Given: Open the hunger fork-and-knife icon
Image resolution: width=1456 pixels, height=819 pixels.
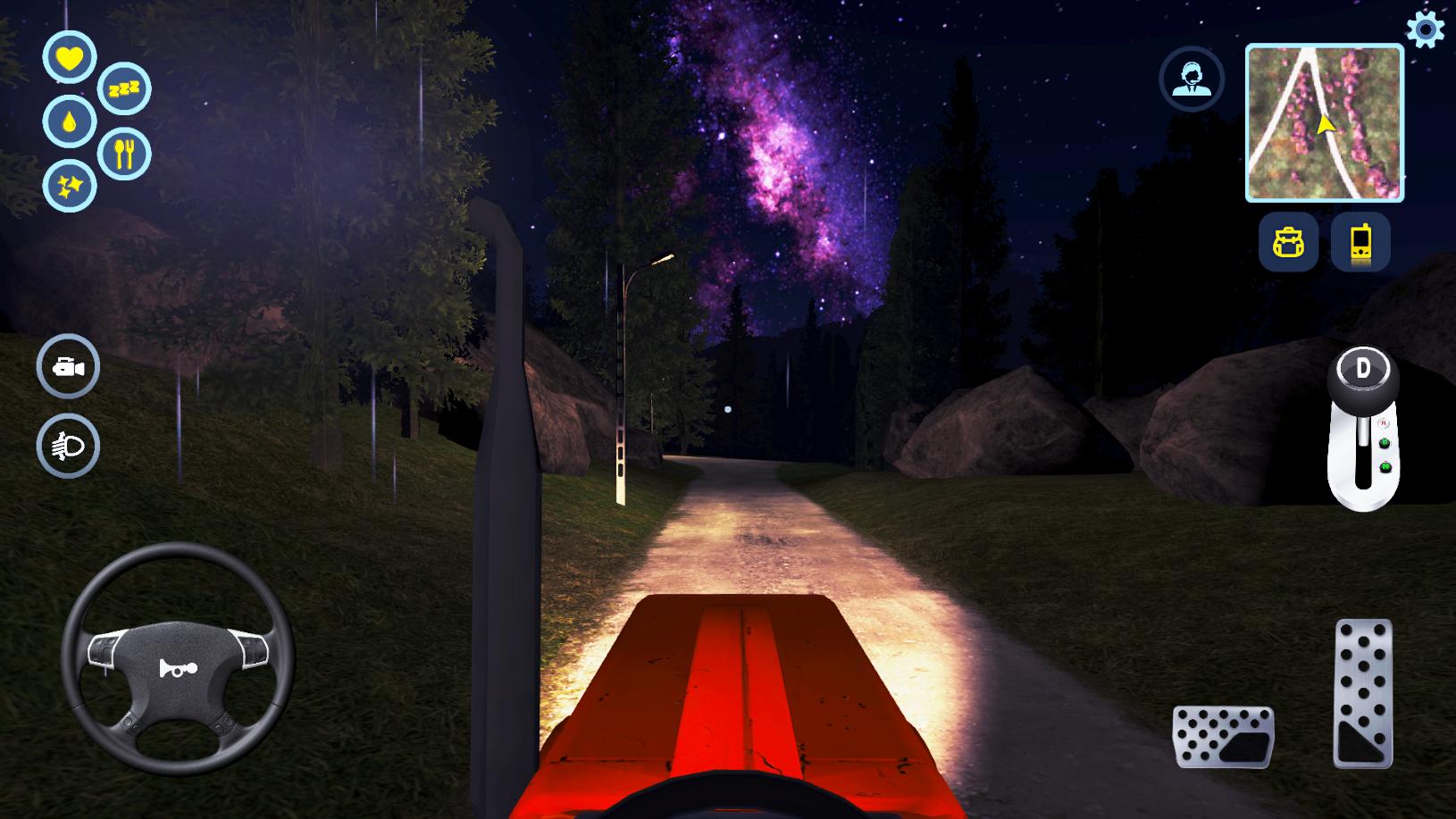Looking at the screenshot, I should pyautogui.click(x=127, y=154).
